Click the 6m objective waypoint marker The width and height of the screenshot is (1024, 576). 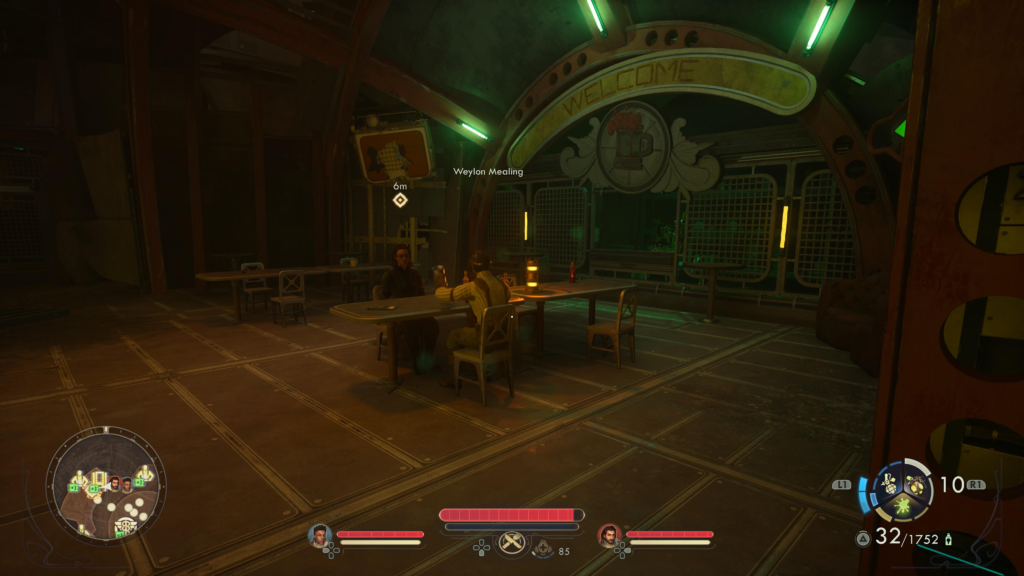[400, 200]
